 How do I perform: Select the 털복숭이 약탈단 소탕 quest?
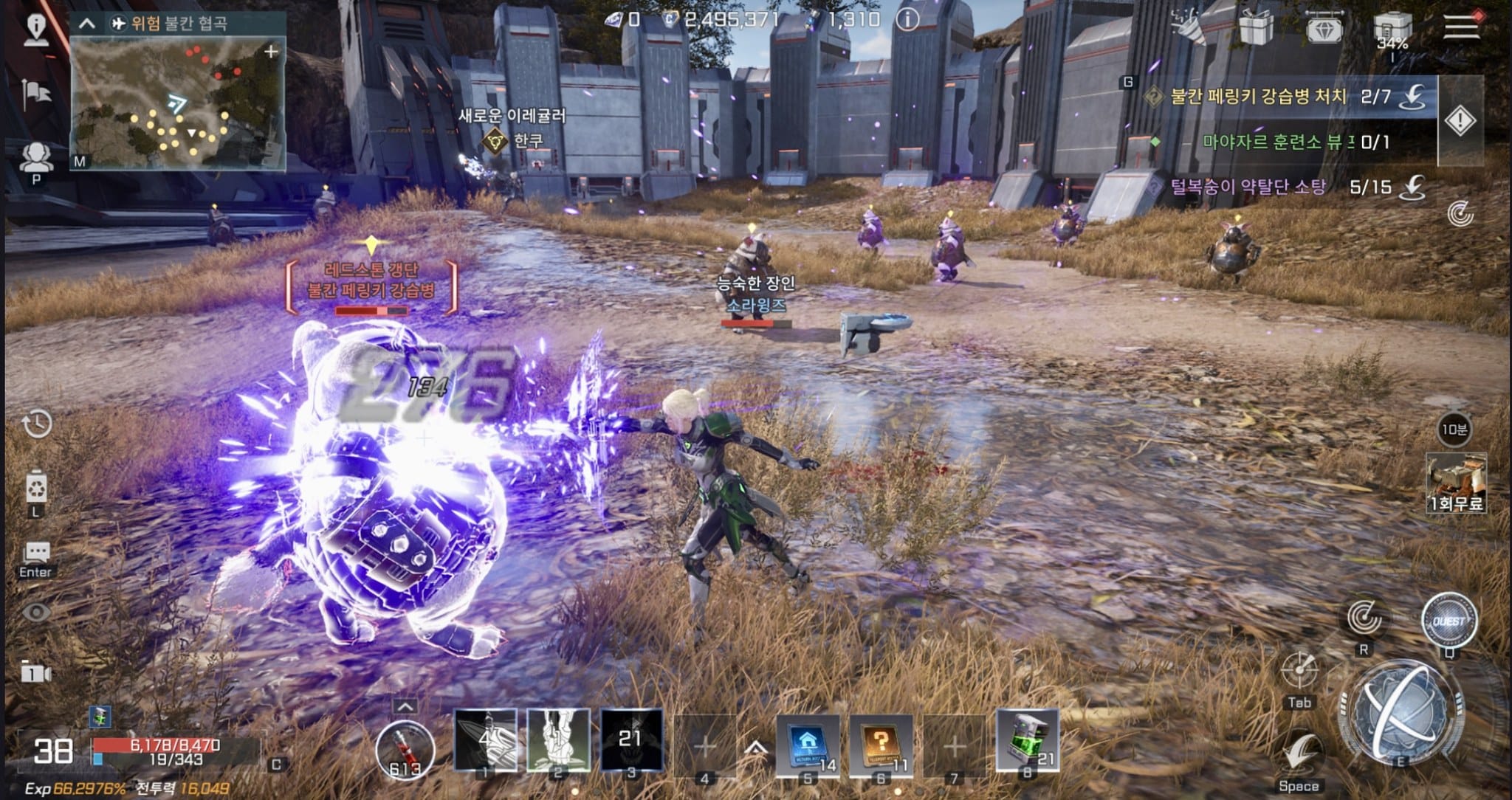(x=1248, y=187)
